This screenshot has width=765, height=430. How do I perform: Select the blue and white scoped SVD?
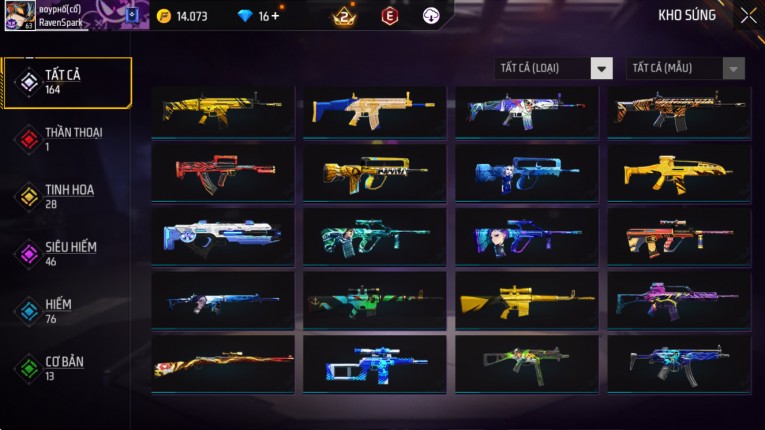[375, 363]
